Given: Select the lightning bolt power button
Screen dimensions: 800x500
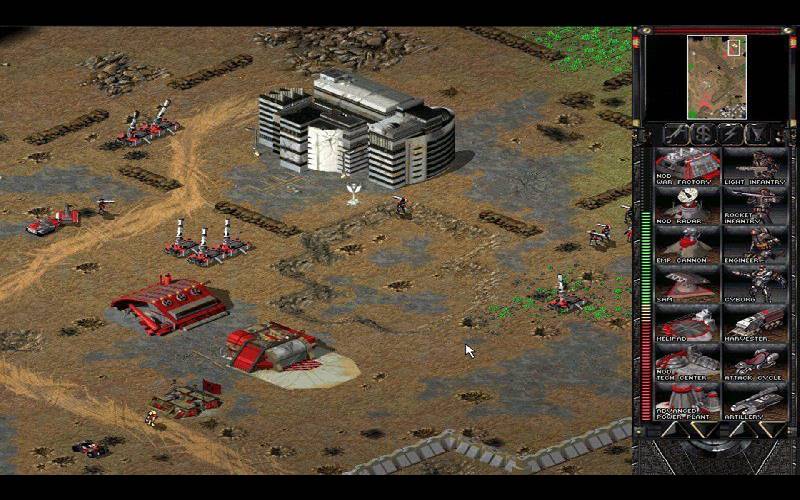Looking at the screenshot, I should [x=730, y=134].
